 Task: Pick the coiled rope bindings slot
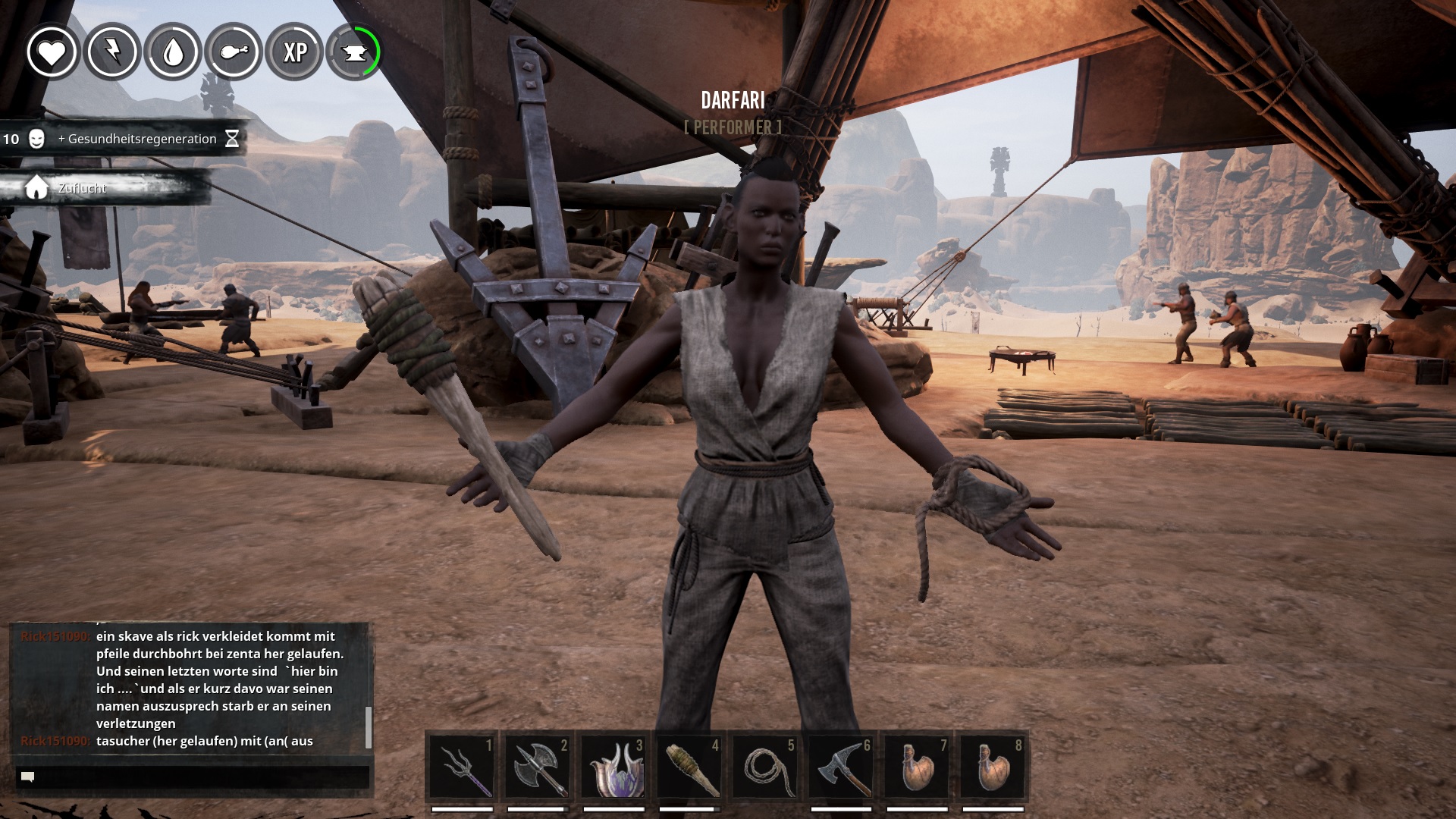coord(765,767)
